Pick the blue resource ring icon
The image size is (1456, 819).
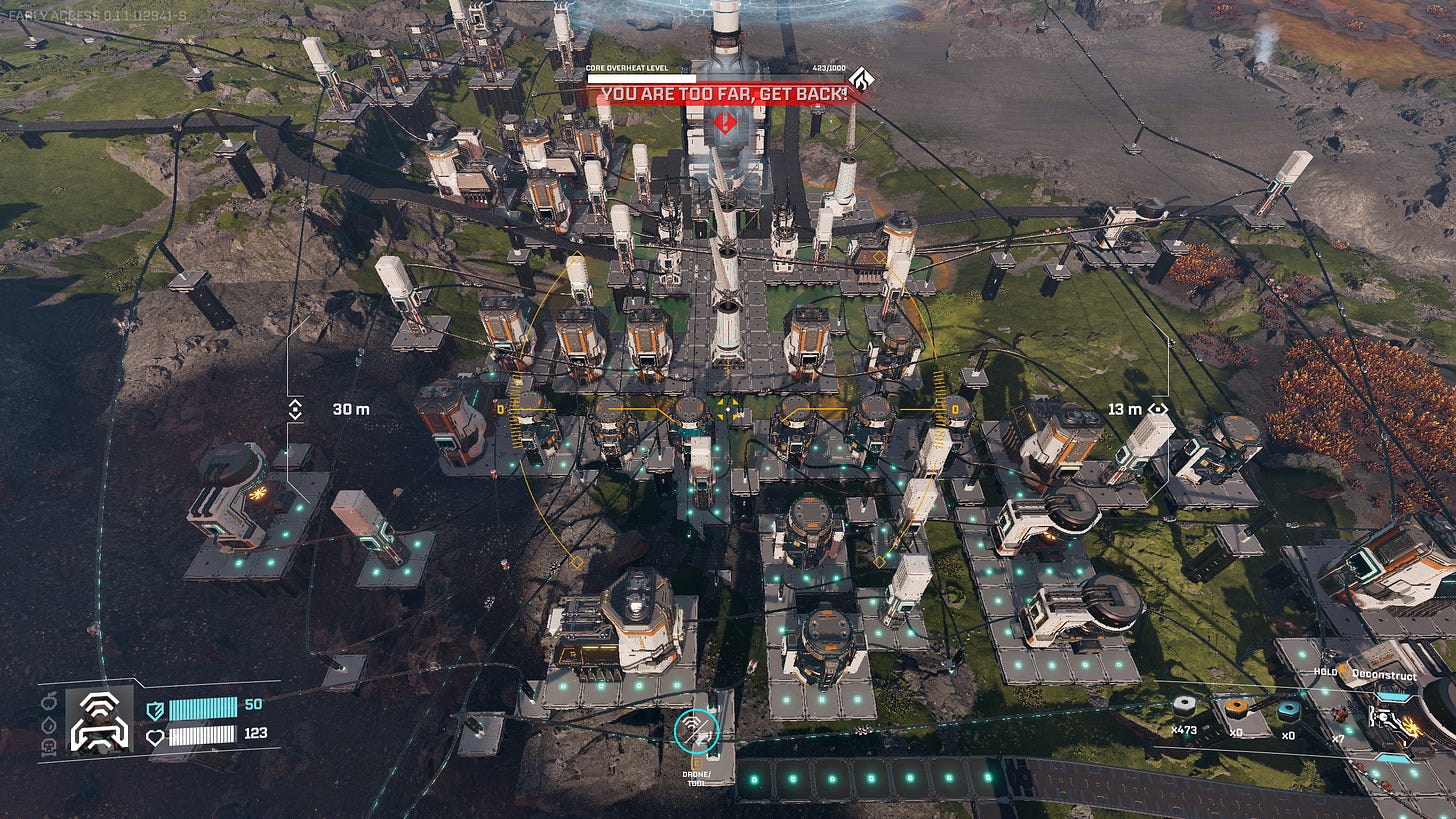(x=1289, y=710)
